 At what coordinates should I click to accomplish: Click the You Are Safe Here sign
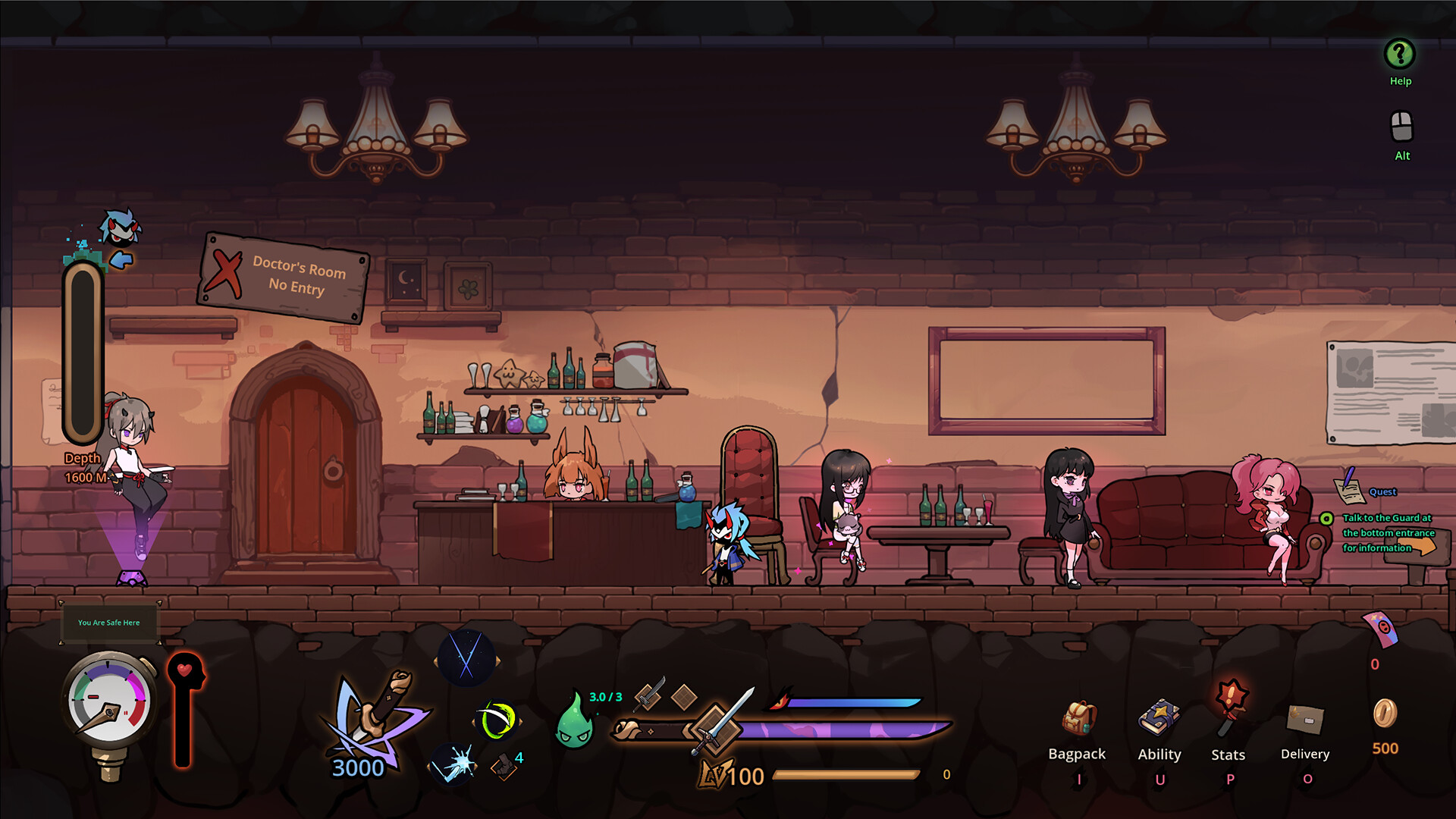coord(109,623)
